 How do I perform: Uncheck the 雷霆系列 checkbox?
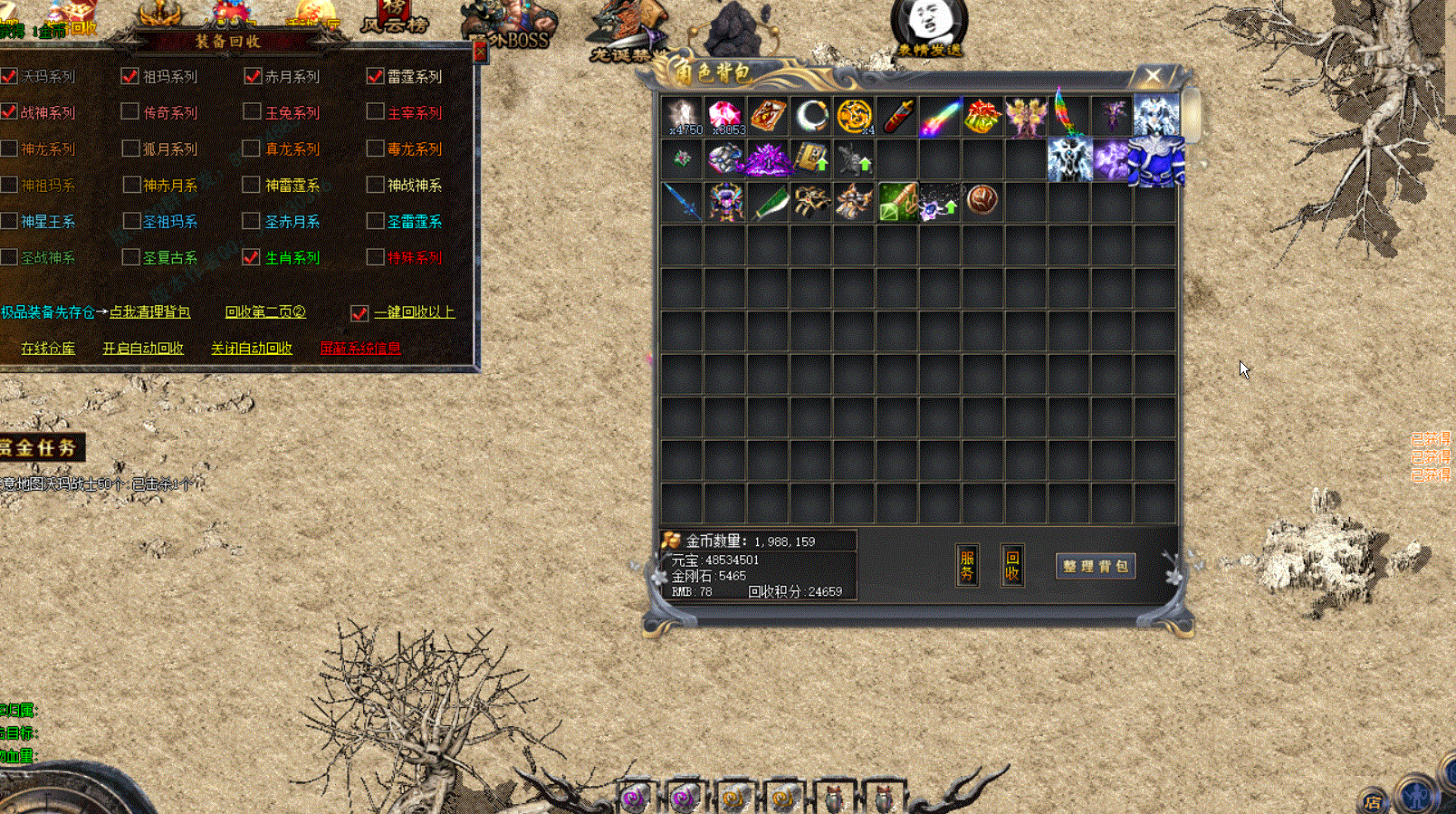[x=375, y=76]
